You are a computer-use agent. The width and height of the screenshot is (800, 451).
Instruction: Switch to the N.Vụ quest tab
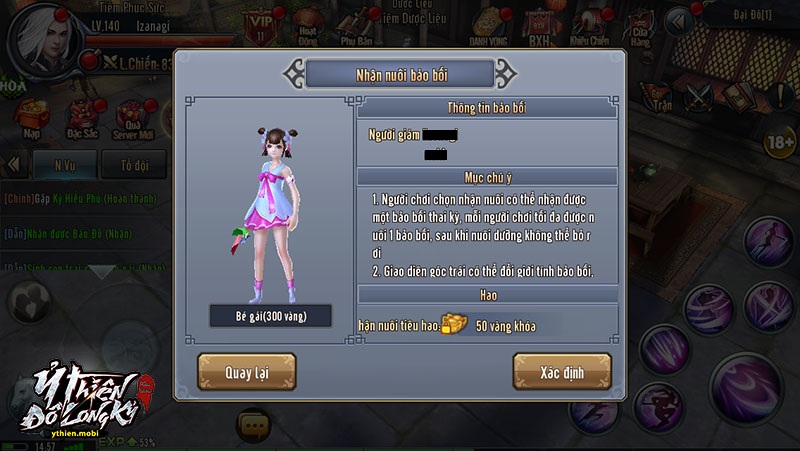tap(64, 163)
